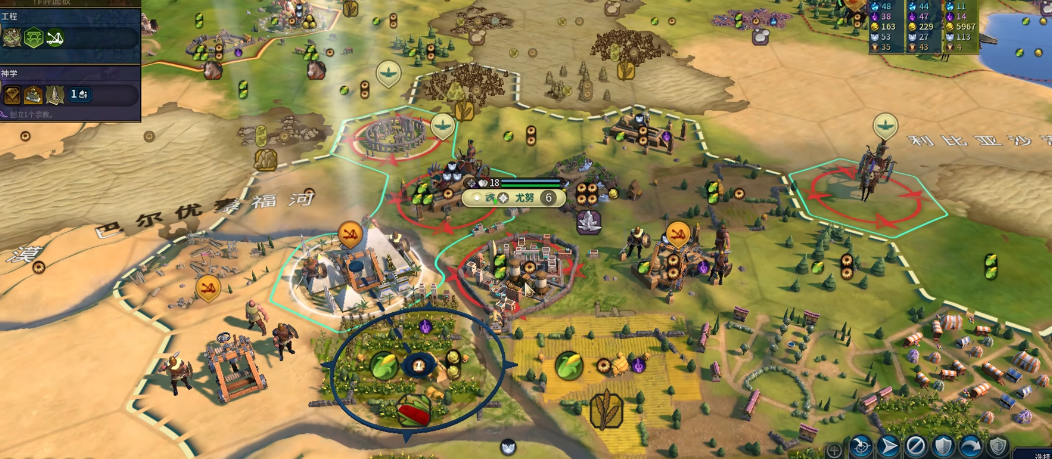Click the obelisk monument icon under 神学

(55, 95)
